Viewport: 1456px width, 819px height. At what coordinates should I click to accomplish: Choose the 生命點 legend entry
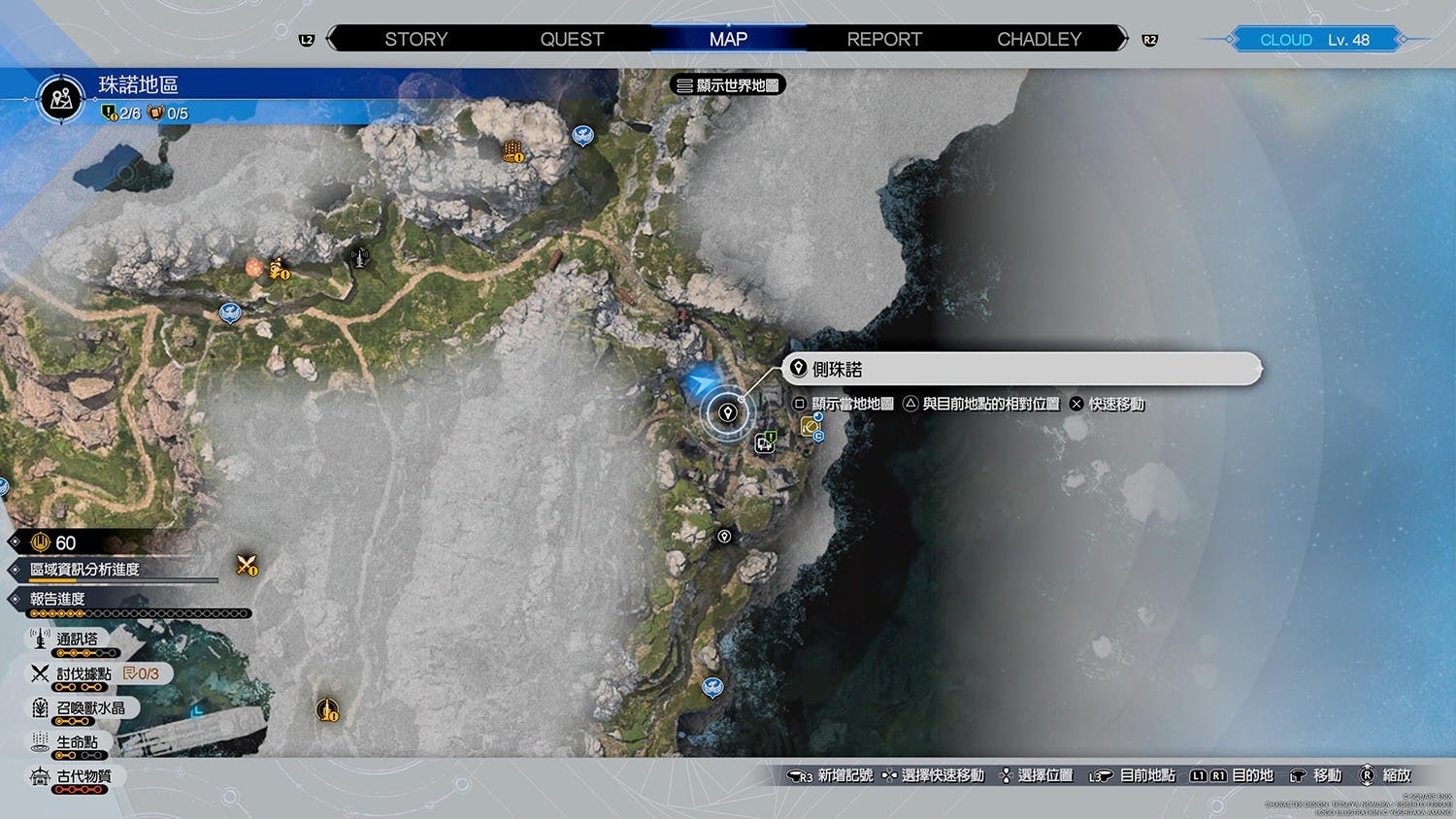(x=76, y=742)
